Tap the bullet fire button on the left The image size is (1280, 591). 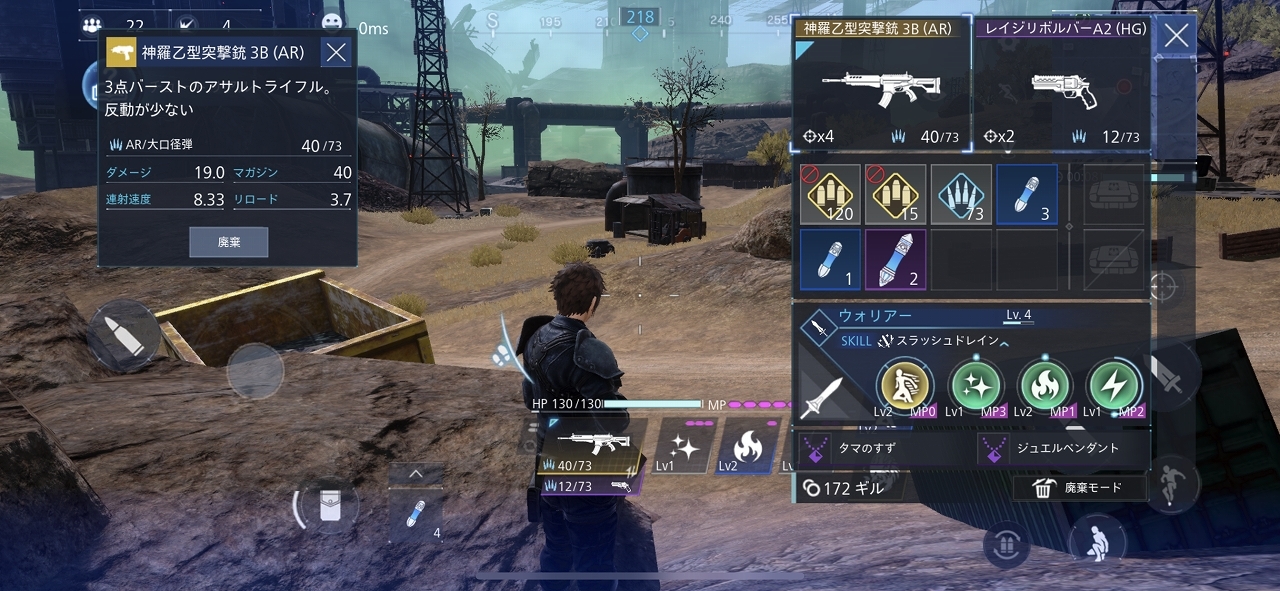click(123, 335)
